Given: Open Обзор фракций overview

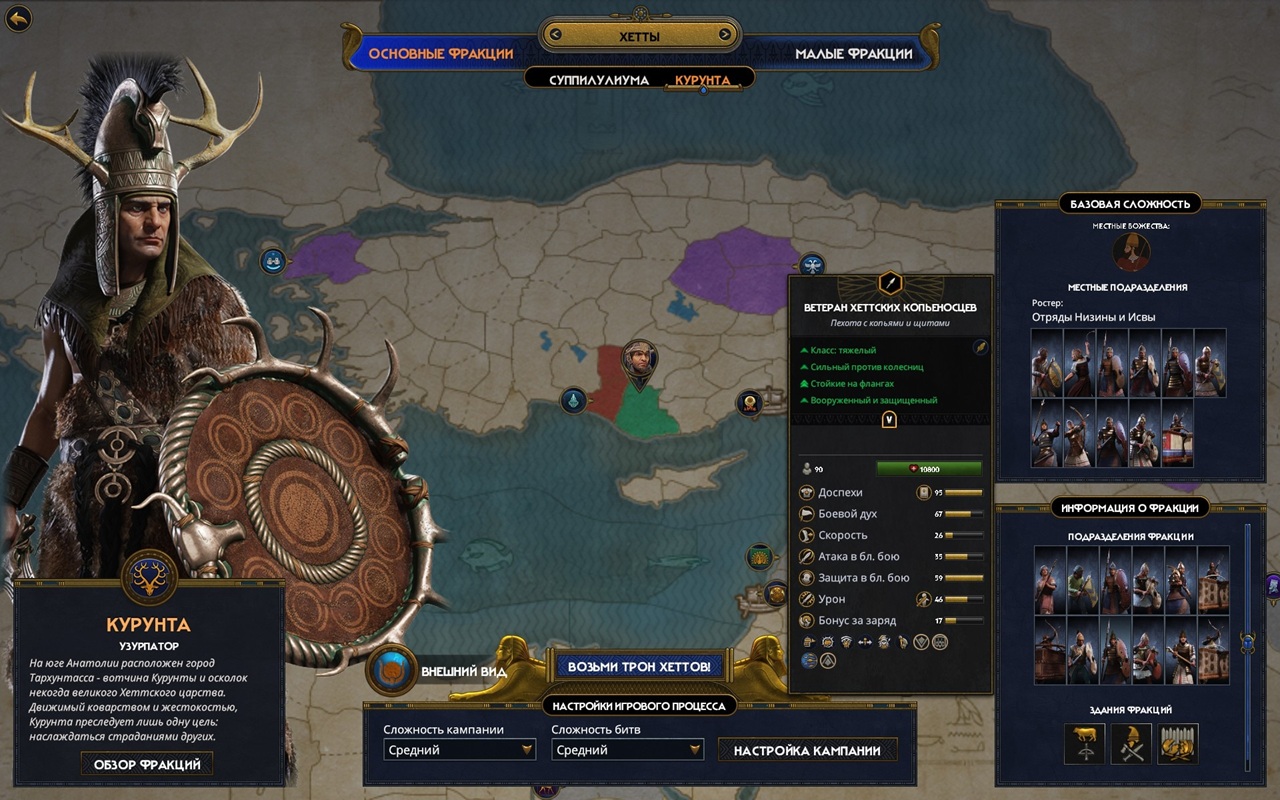Looking at the screenshot, I should (x=147, y=764).
